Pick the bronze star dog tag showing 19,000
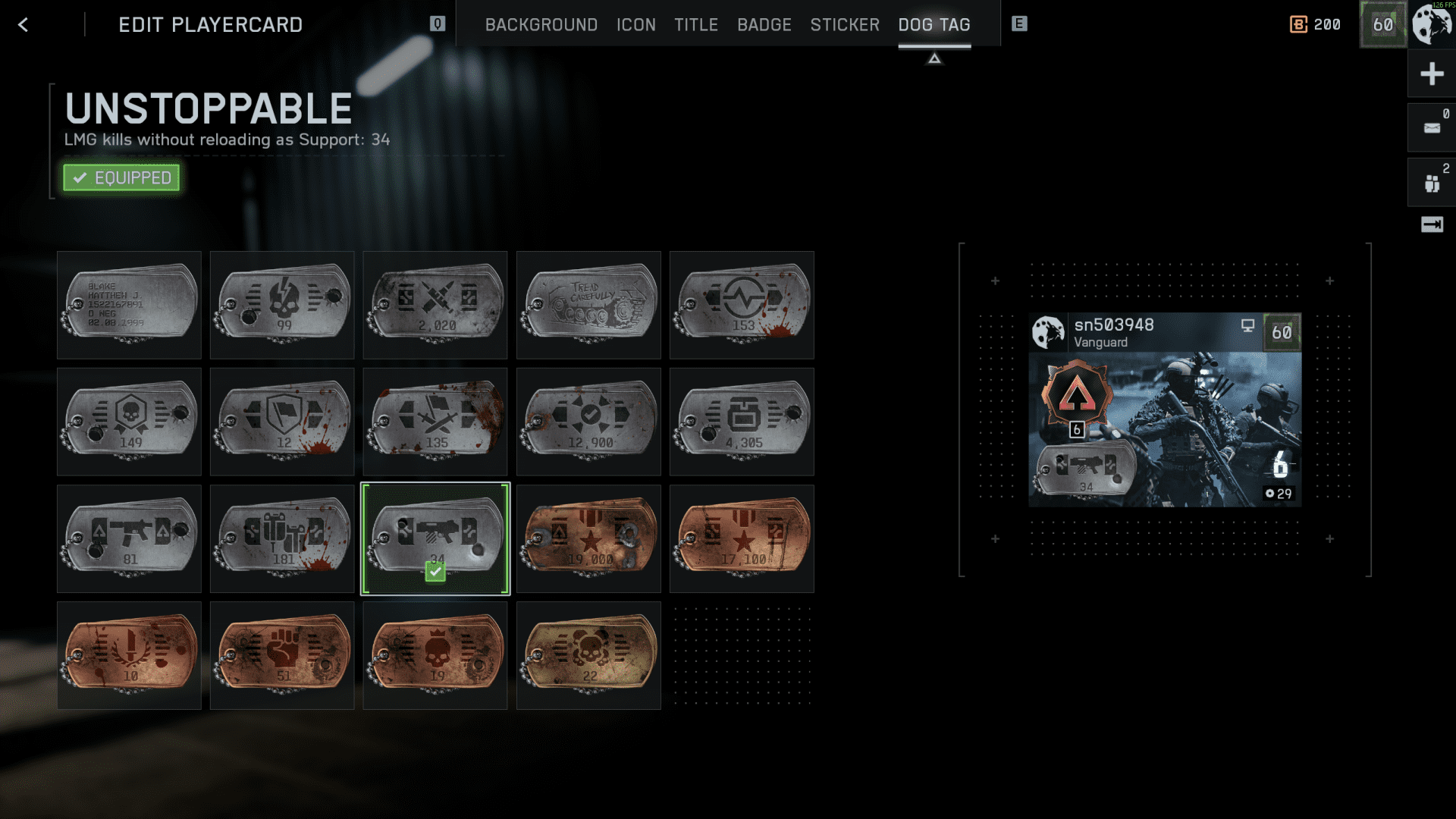 pos(588,538)
